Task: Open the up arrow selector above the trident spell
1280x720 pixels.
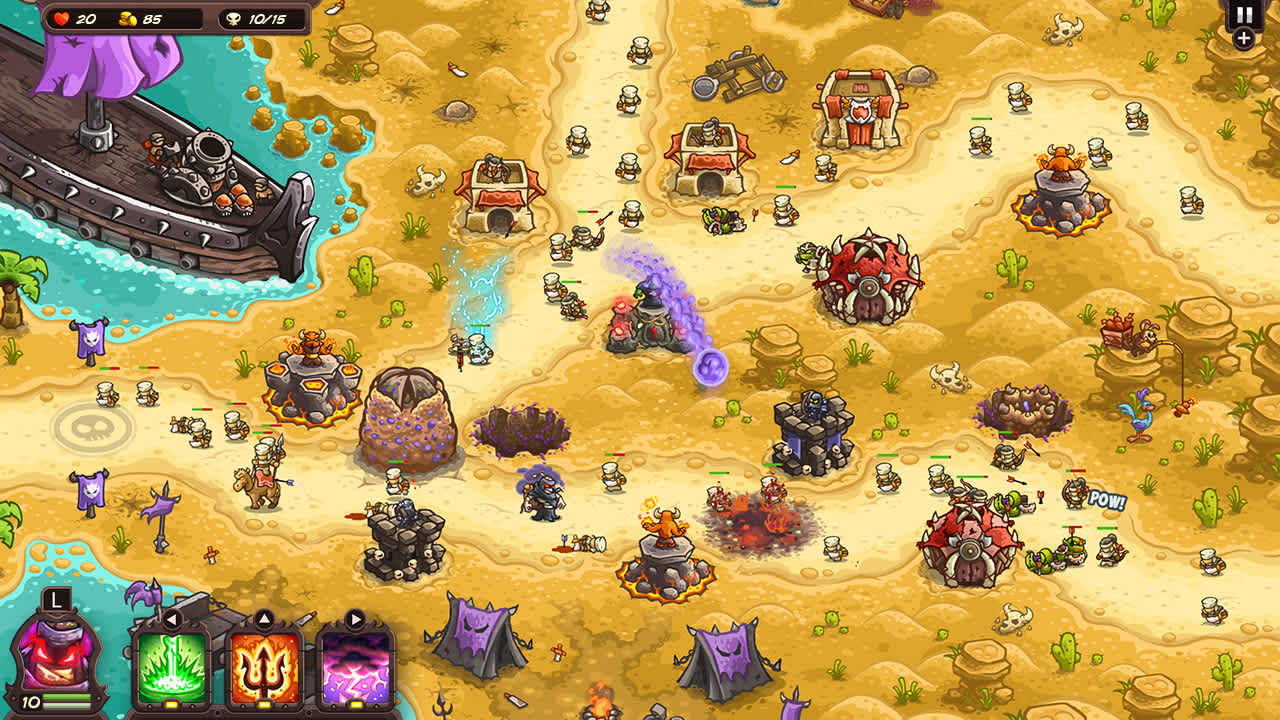Action: 264,617
